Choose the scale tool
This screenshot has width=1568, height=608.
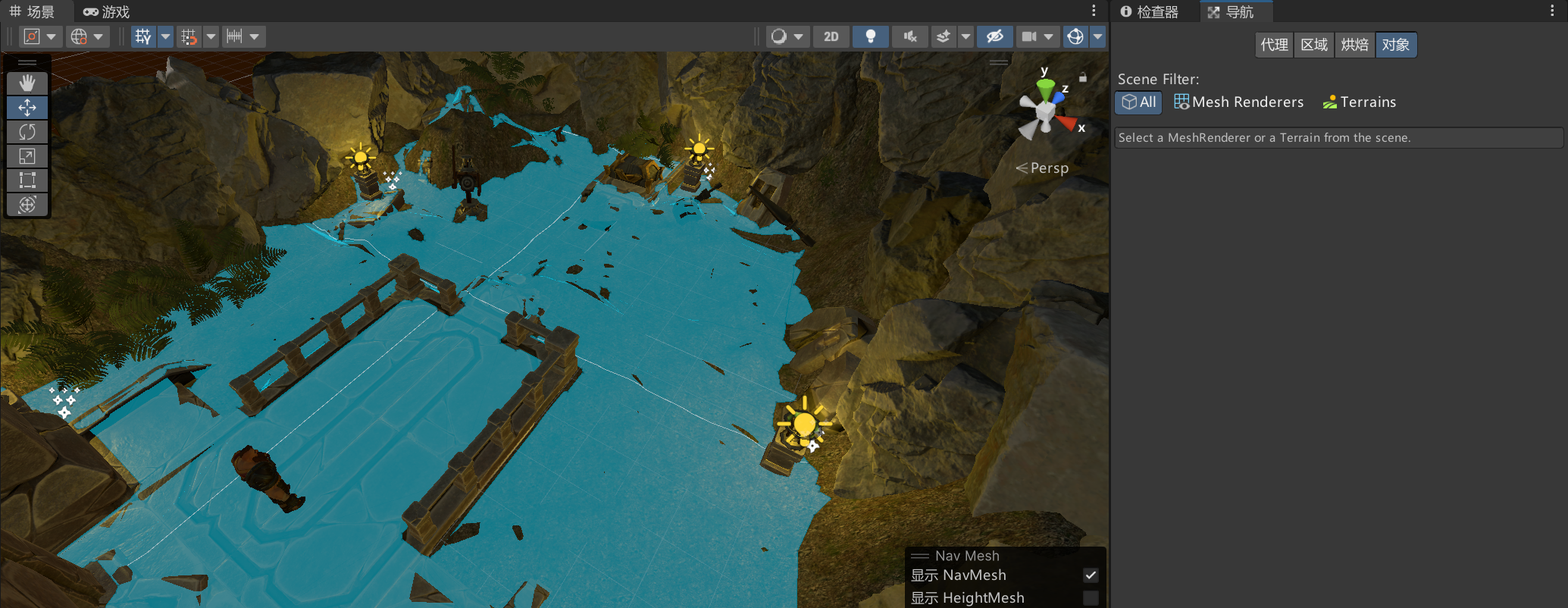pos(27,156)
